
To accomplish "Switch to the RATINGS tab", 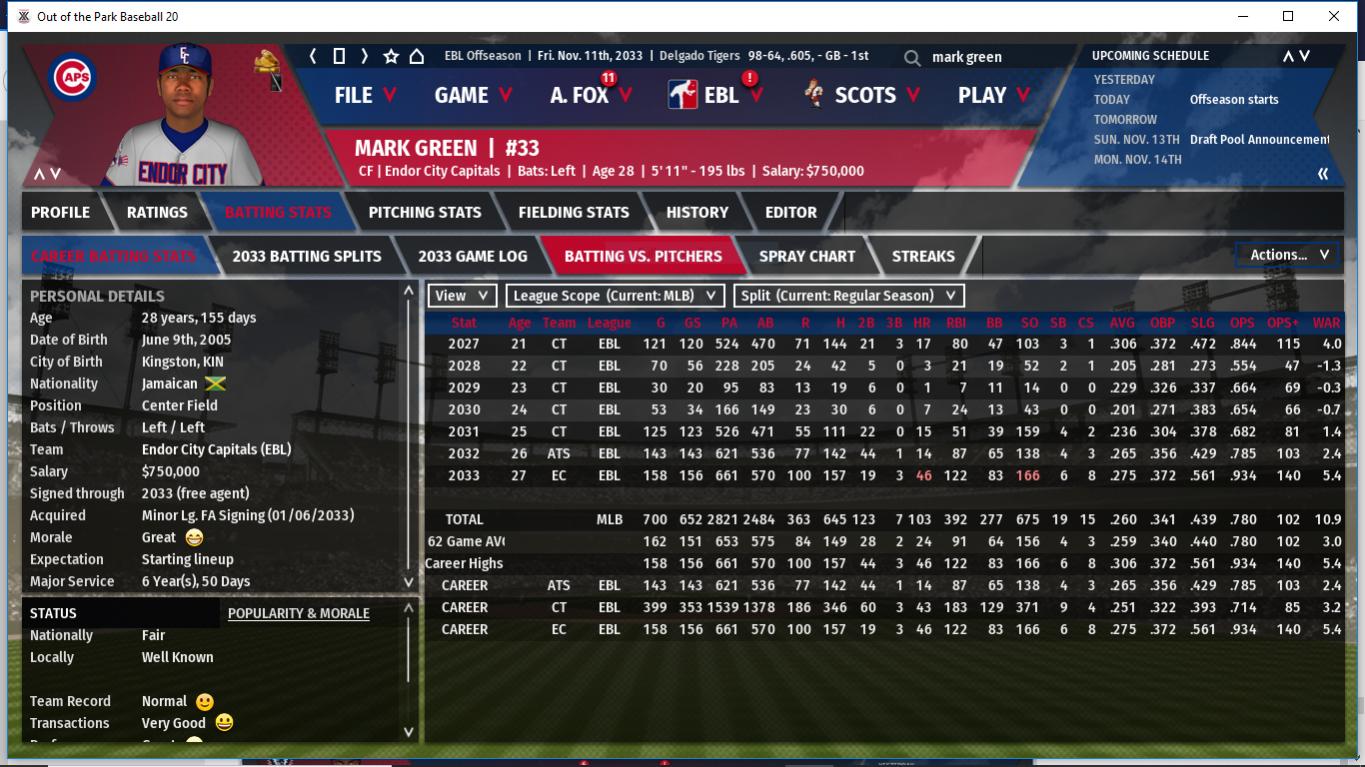I will click(x=157, y=212).
